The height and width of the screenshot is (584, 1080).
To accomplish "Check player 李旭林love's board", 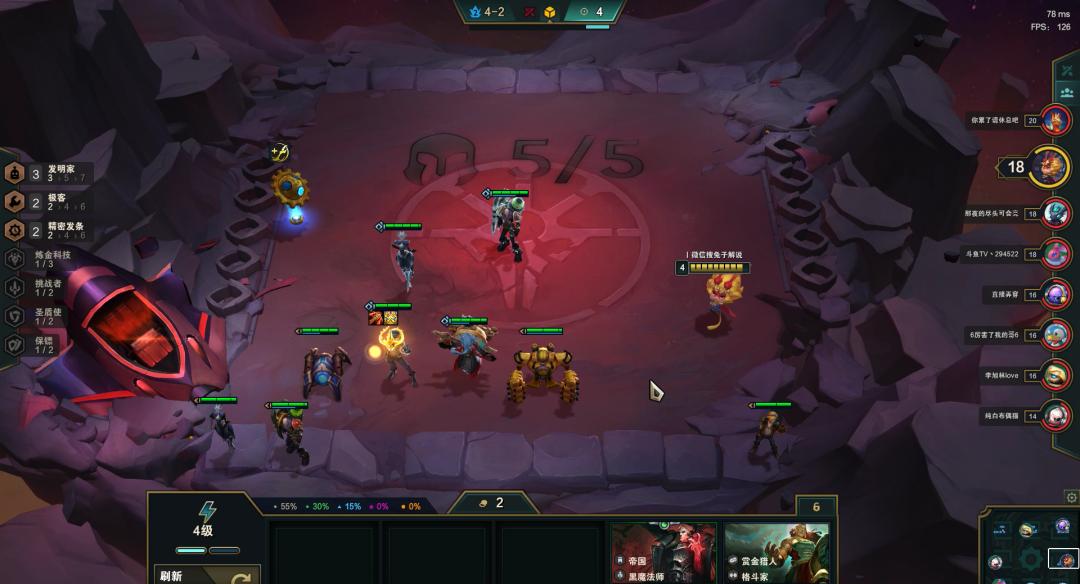I will (1056, 375).
